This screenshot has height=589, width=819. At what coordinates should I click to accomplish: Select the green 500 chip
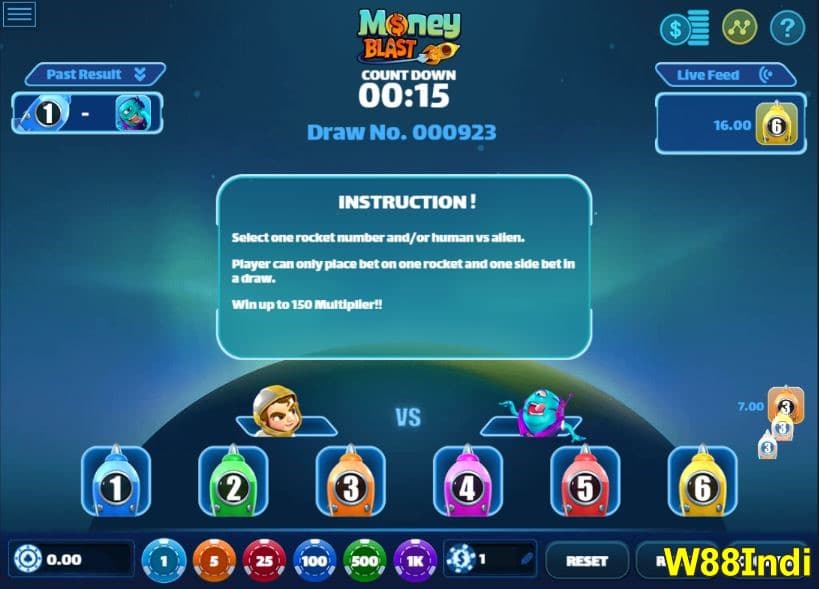[365, 560]
